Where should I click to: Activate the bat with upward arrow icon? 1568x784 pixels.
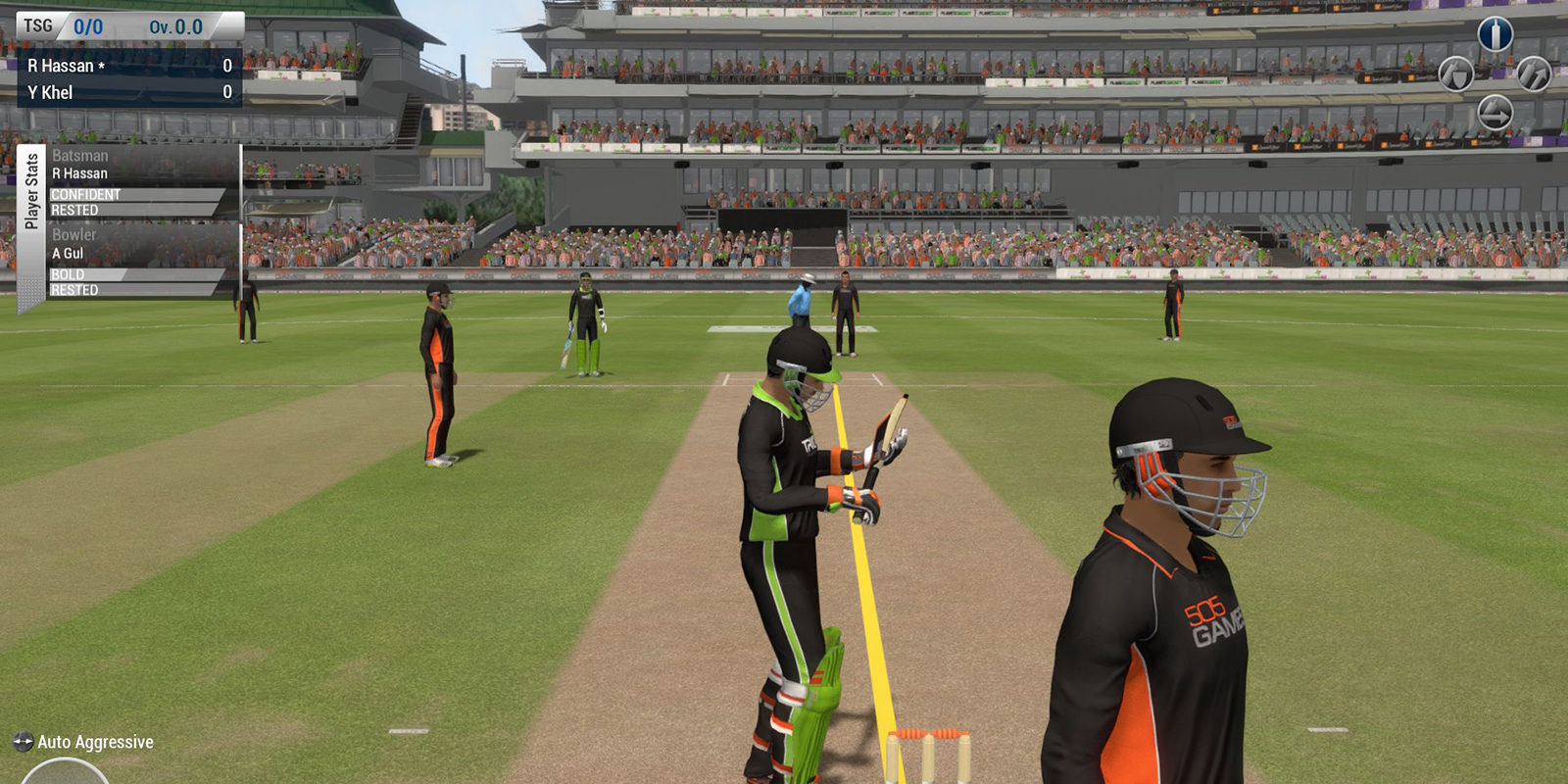click(1534, 73)
